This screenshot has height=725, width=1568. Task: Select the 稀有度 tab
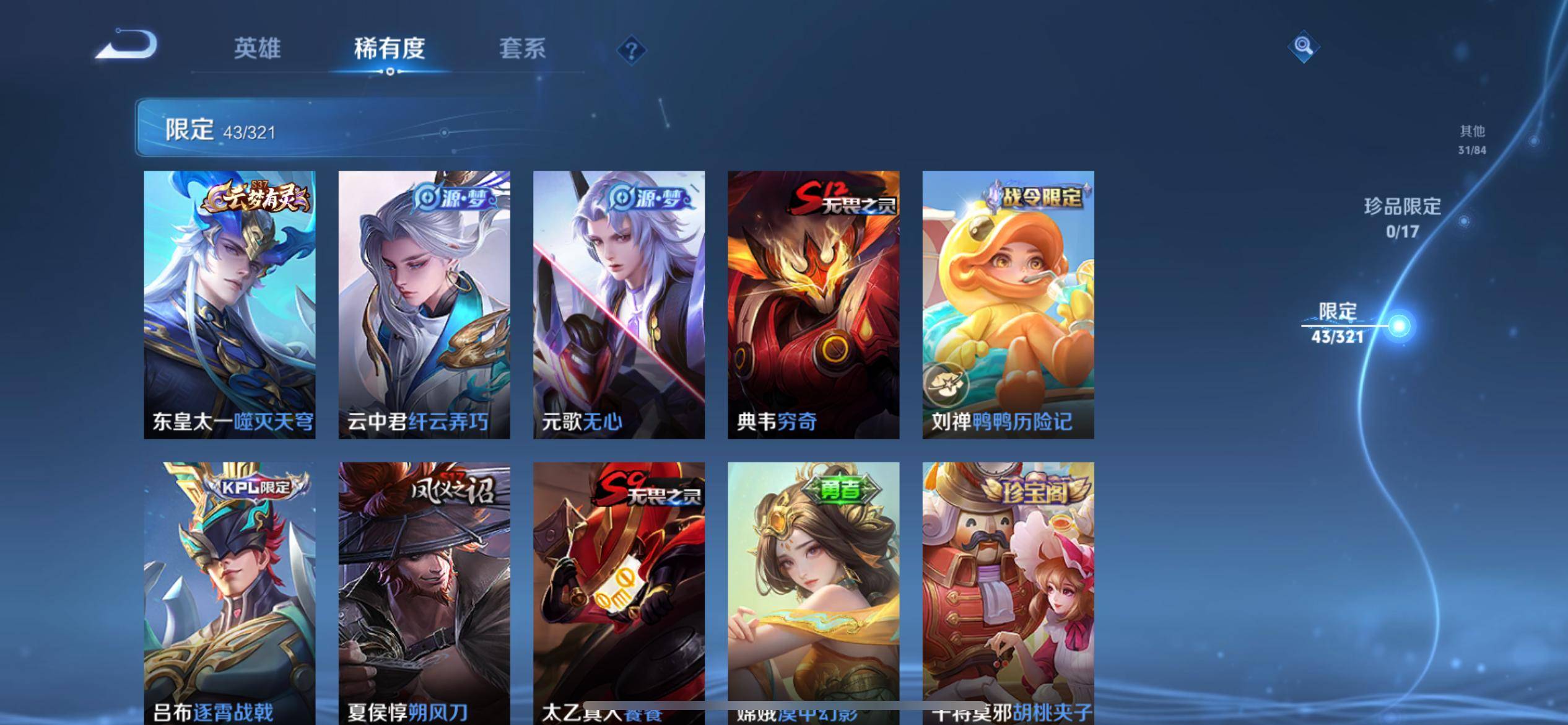pos(390,48)
